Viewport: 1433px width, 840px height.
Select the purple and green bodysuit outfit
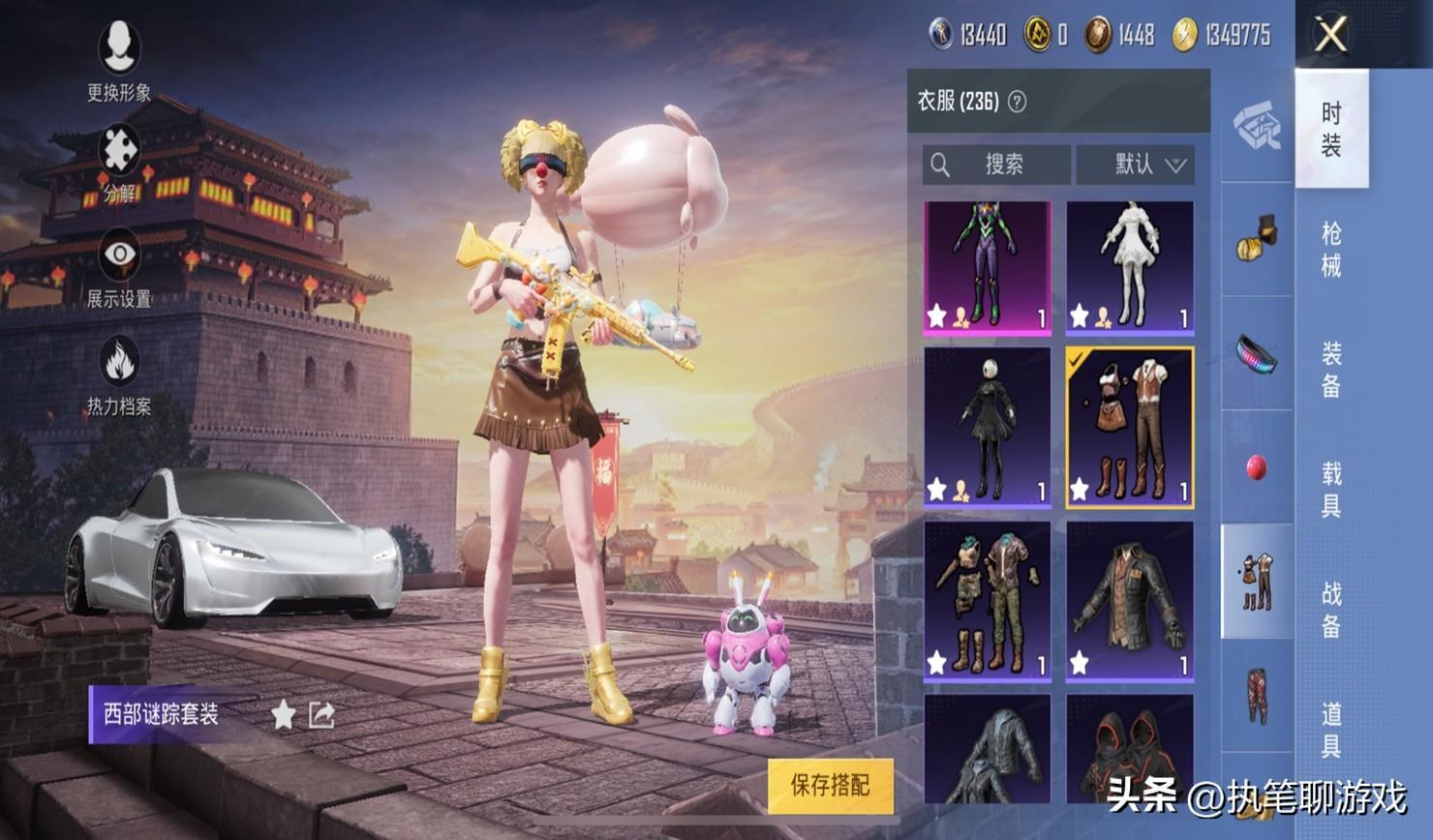[x=987, y=266]
